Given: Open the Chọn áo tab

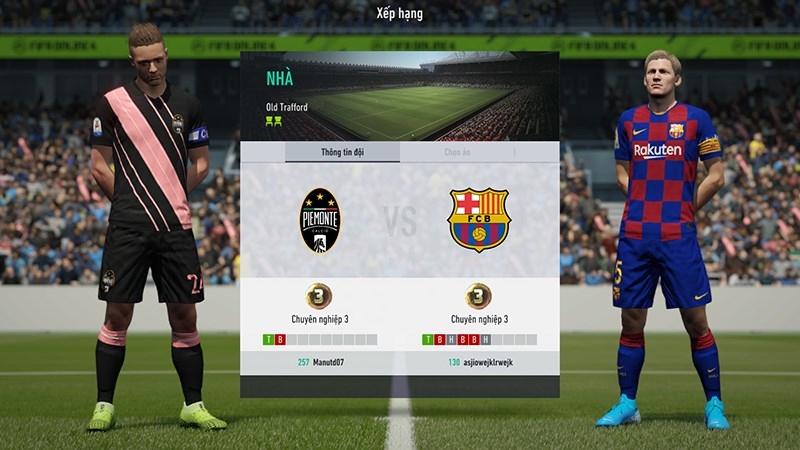Looking at the screenshot, I should click(x=457, y=152).
